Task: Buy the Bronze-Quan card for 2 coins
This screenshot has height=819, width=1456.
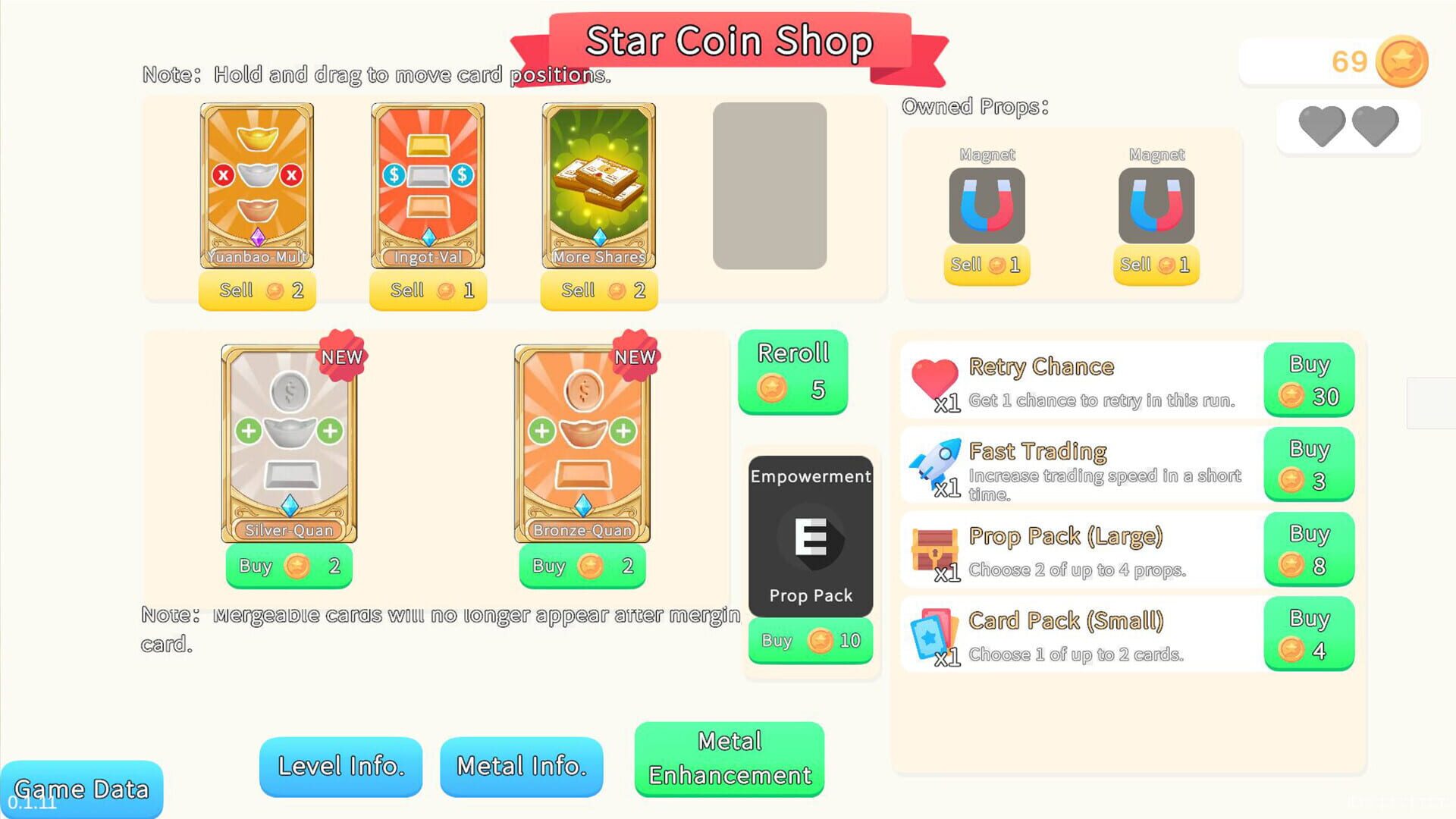Action: click(581, 566)
